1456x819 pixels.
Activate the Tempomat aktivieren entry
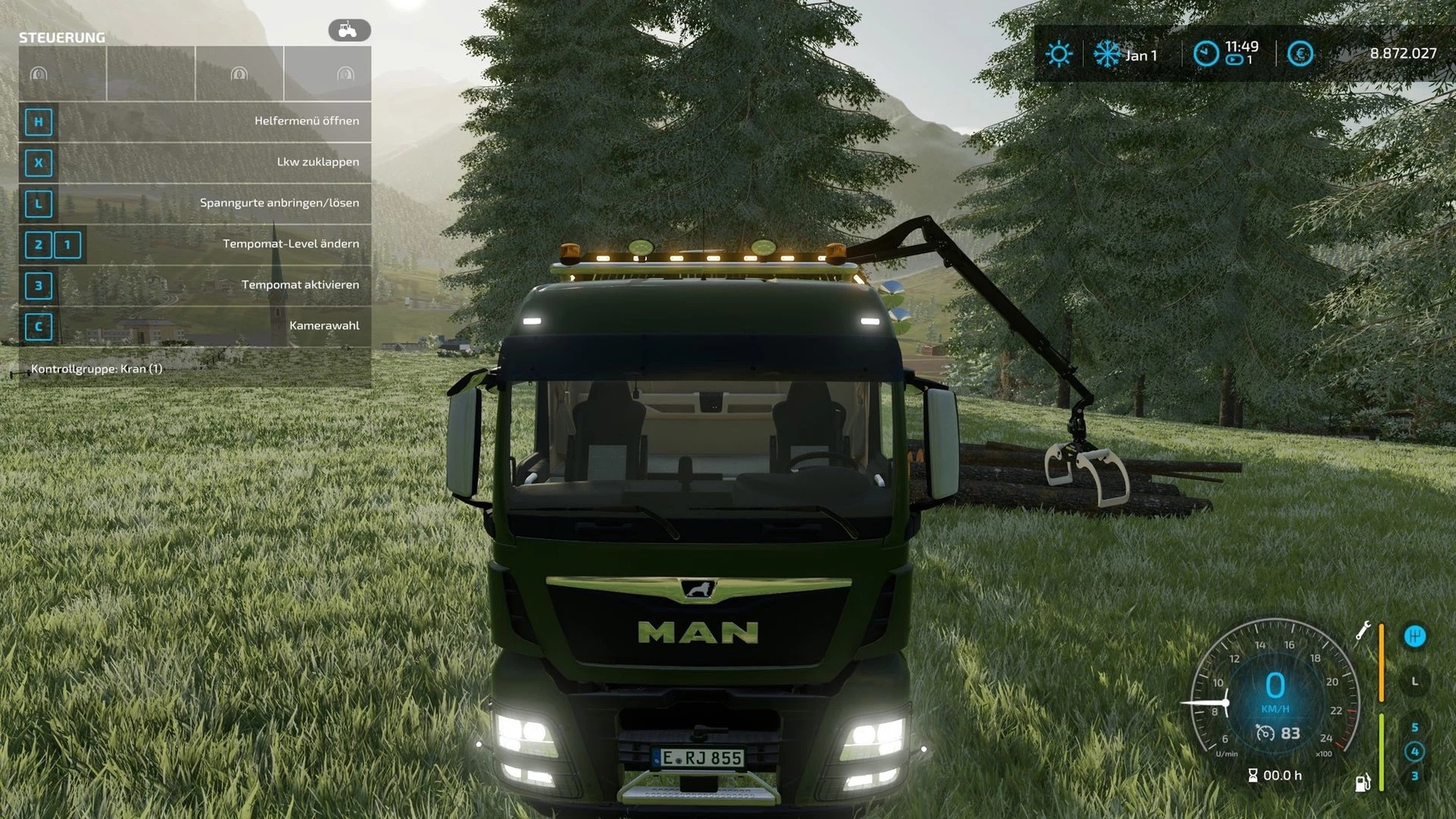(195, 285)
